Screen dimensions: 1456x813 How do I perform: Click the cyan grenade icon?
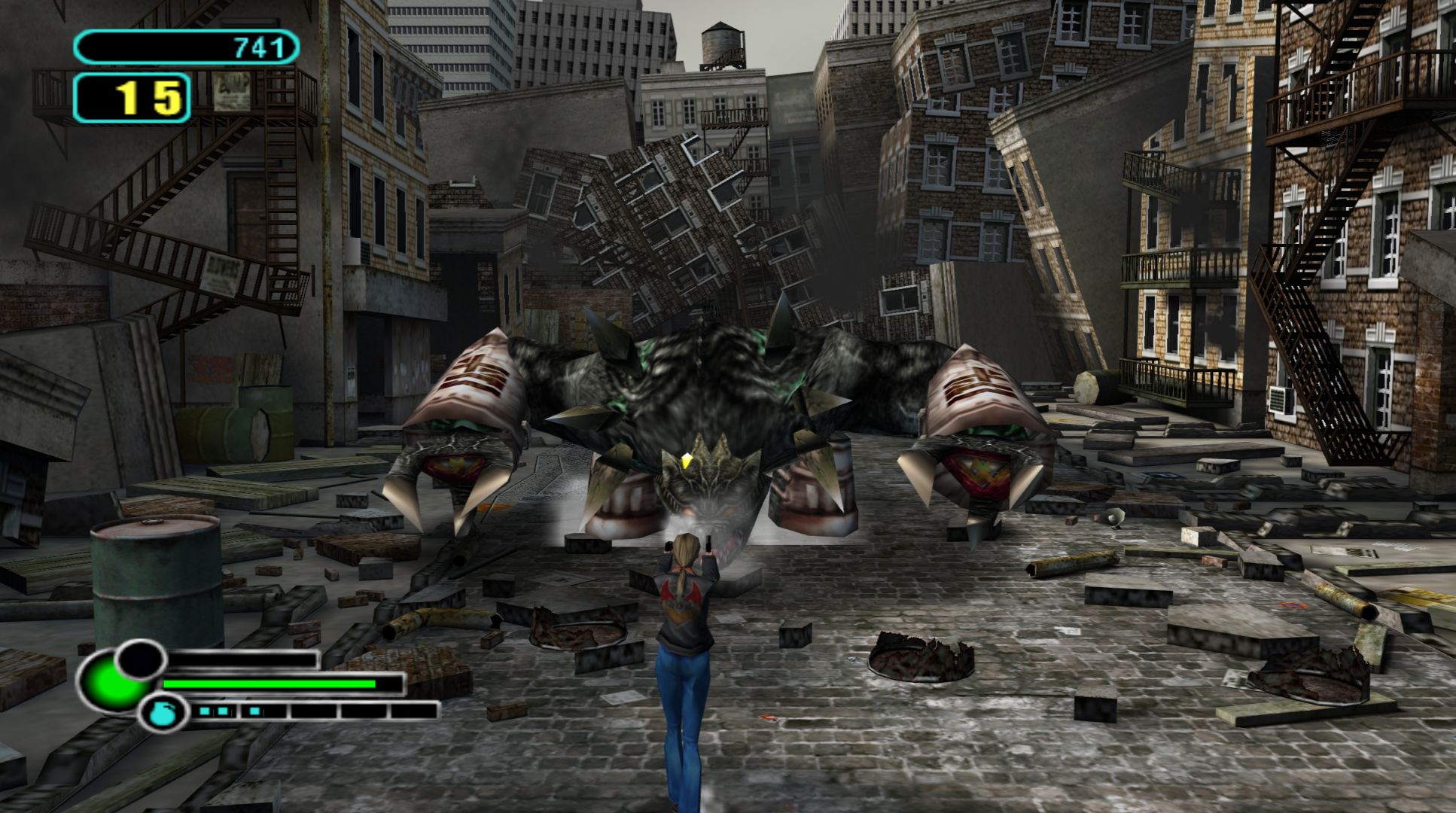pos(163,712)
